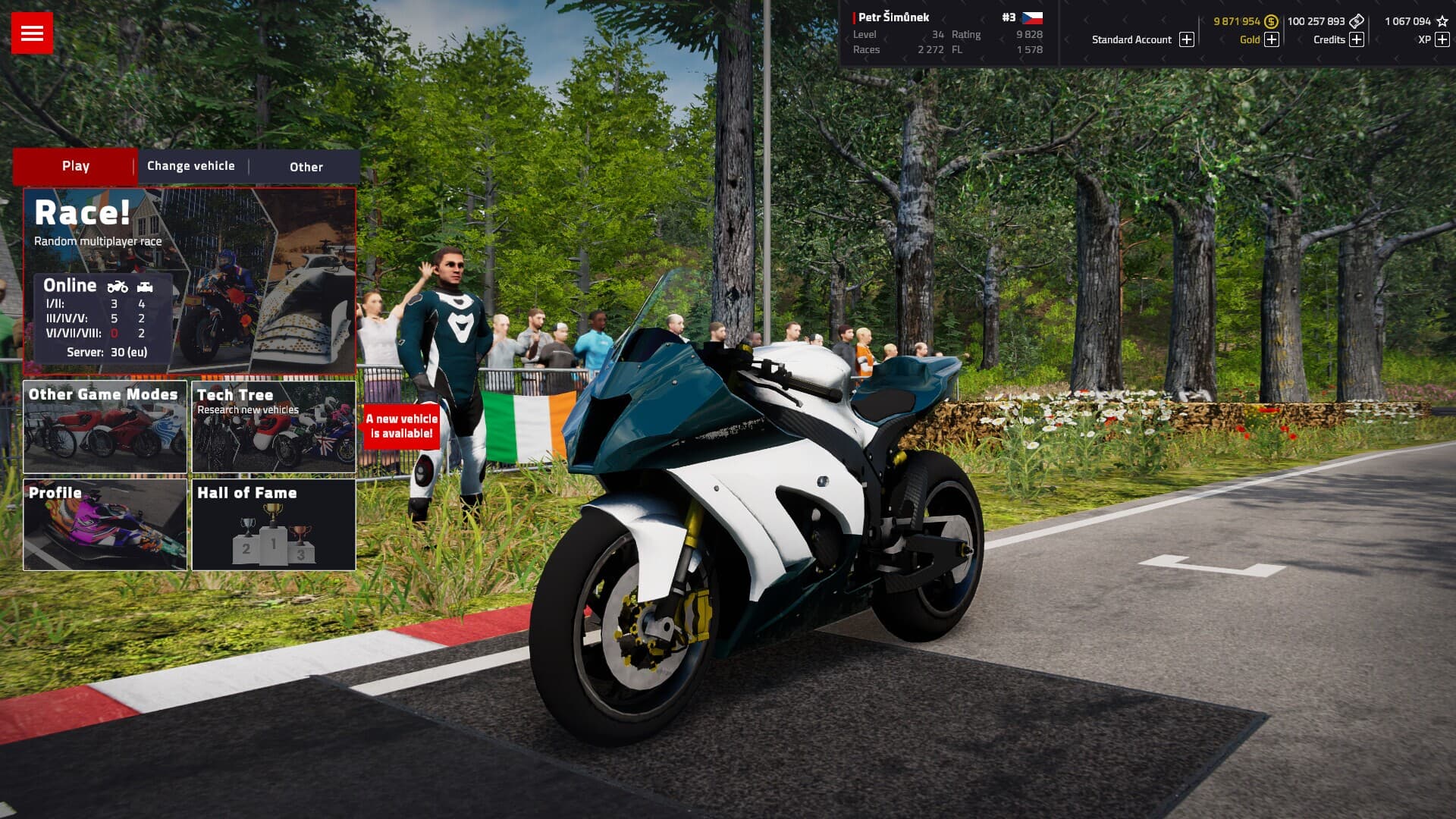
Task: Click the race car icon in the Online panel
Action: [144, 287]
